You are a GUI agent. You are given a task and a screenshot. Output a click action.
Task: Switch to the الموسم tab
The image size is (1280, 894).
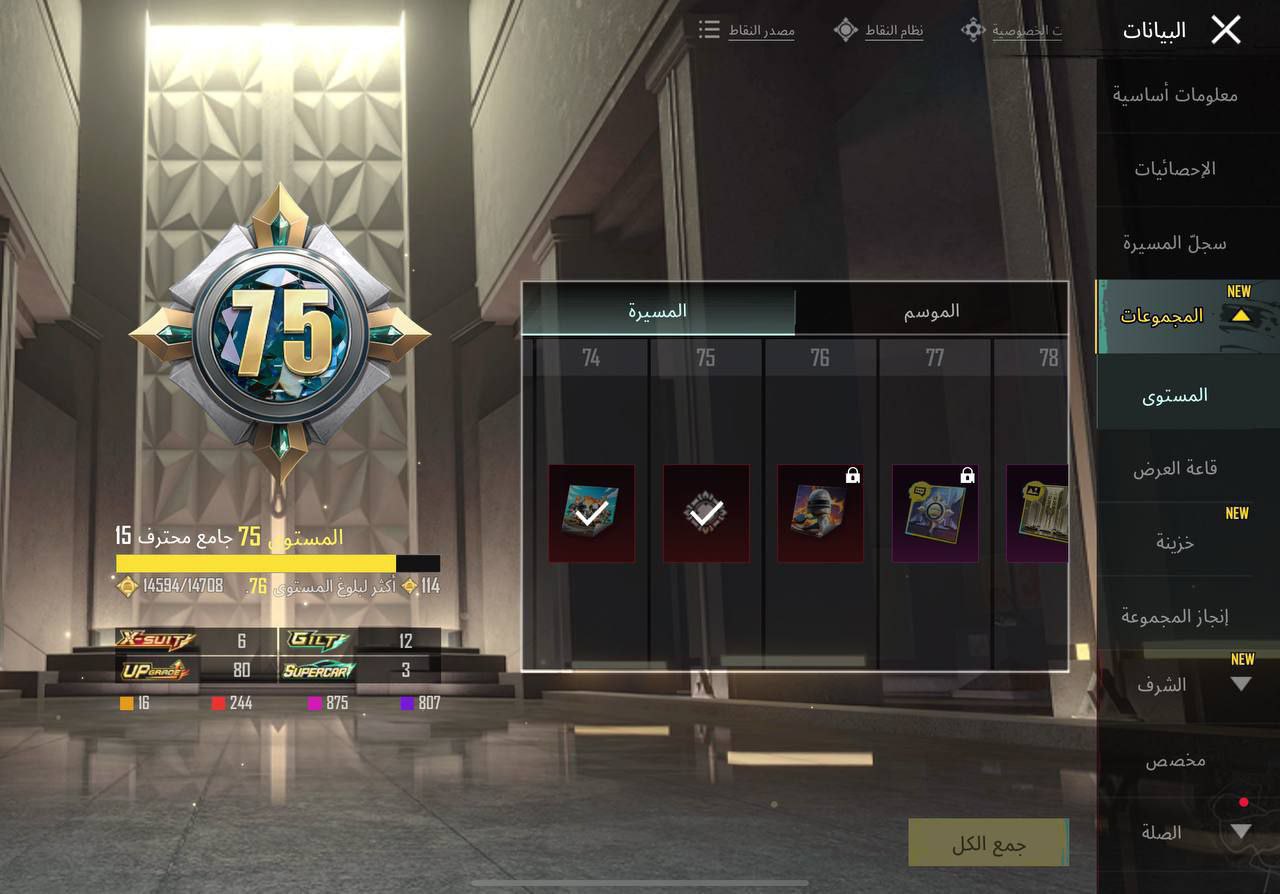[931, 311]
